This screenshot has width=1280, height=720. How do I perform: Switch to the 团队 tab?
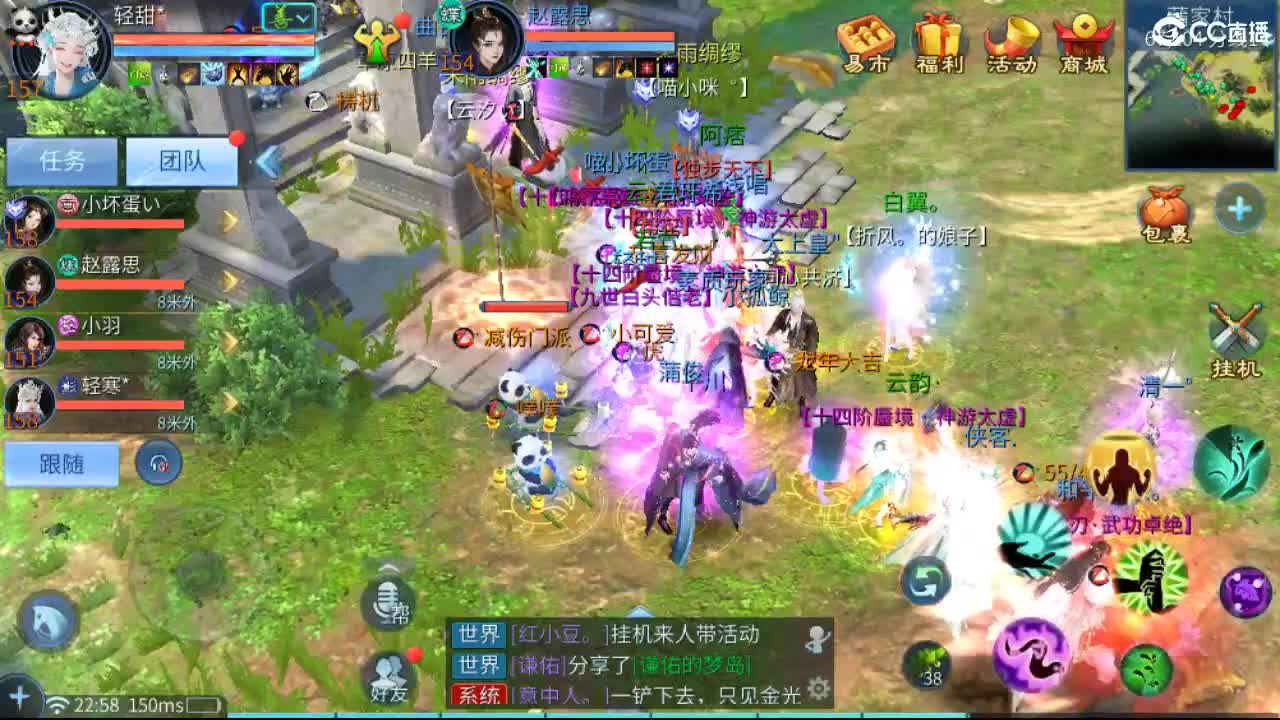pyautogui.click(x=183, y=160)
